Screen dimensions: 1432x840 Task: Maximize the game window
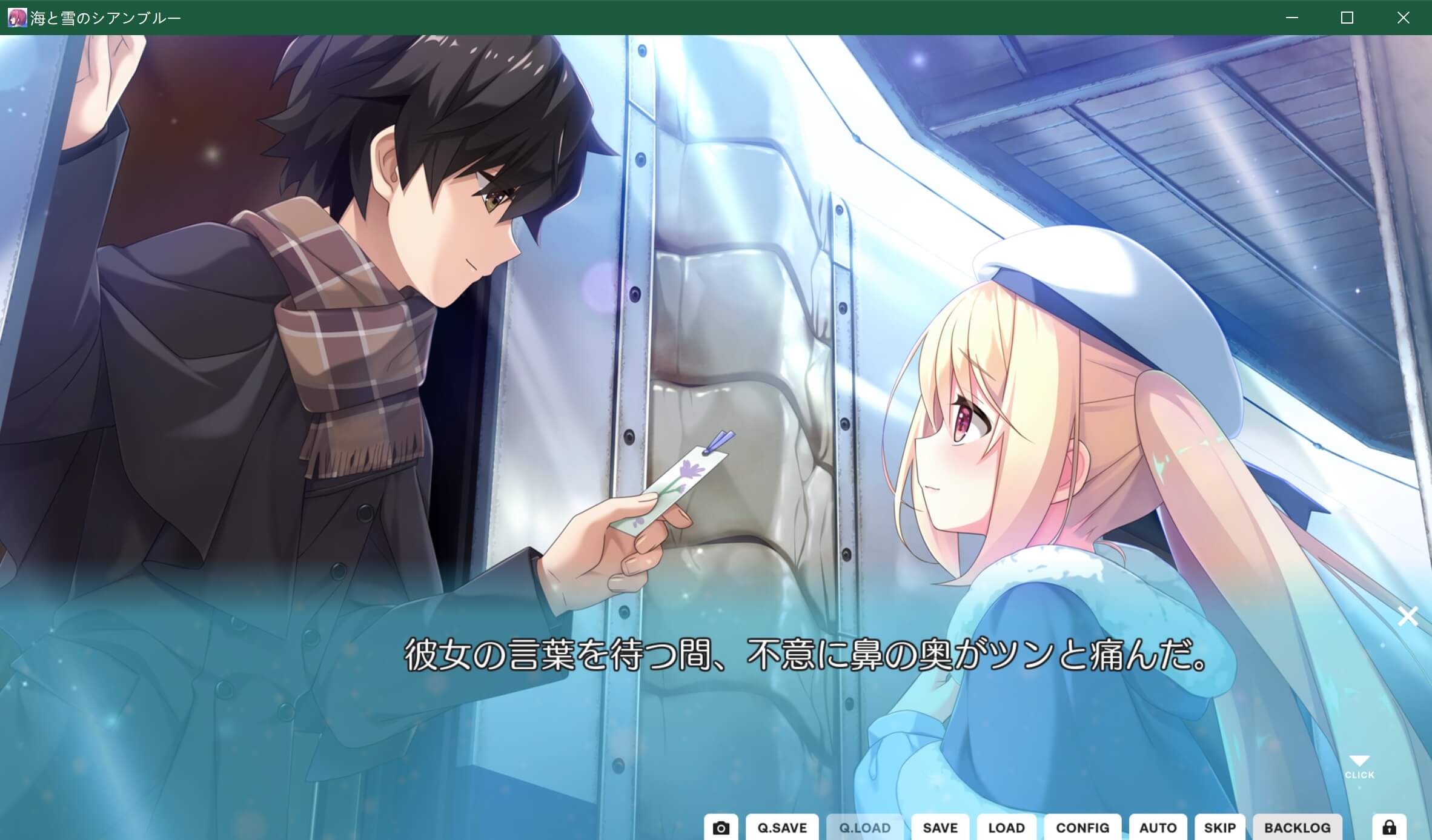(x=1348, y=18)
